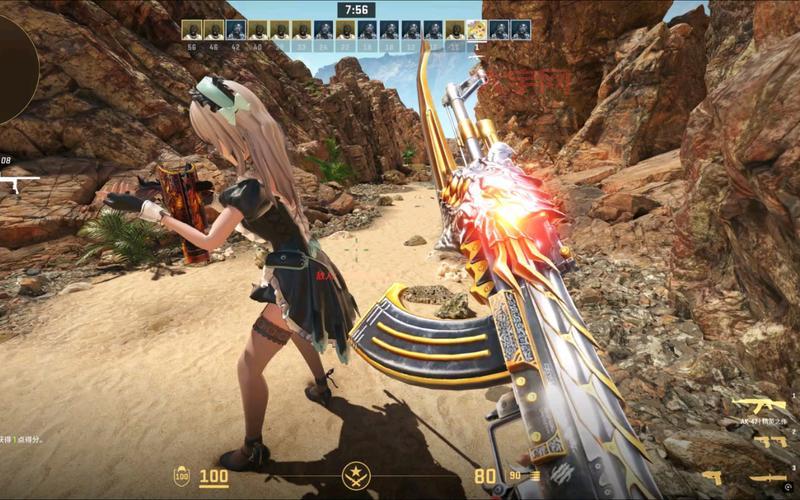This screenshot has width=800, height=500.
Task: Choose the dual pistols secondary slot
Action: pyautogui.click(x=770, y=441)
